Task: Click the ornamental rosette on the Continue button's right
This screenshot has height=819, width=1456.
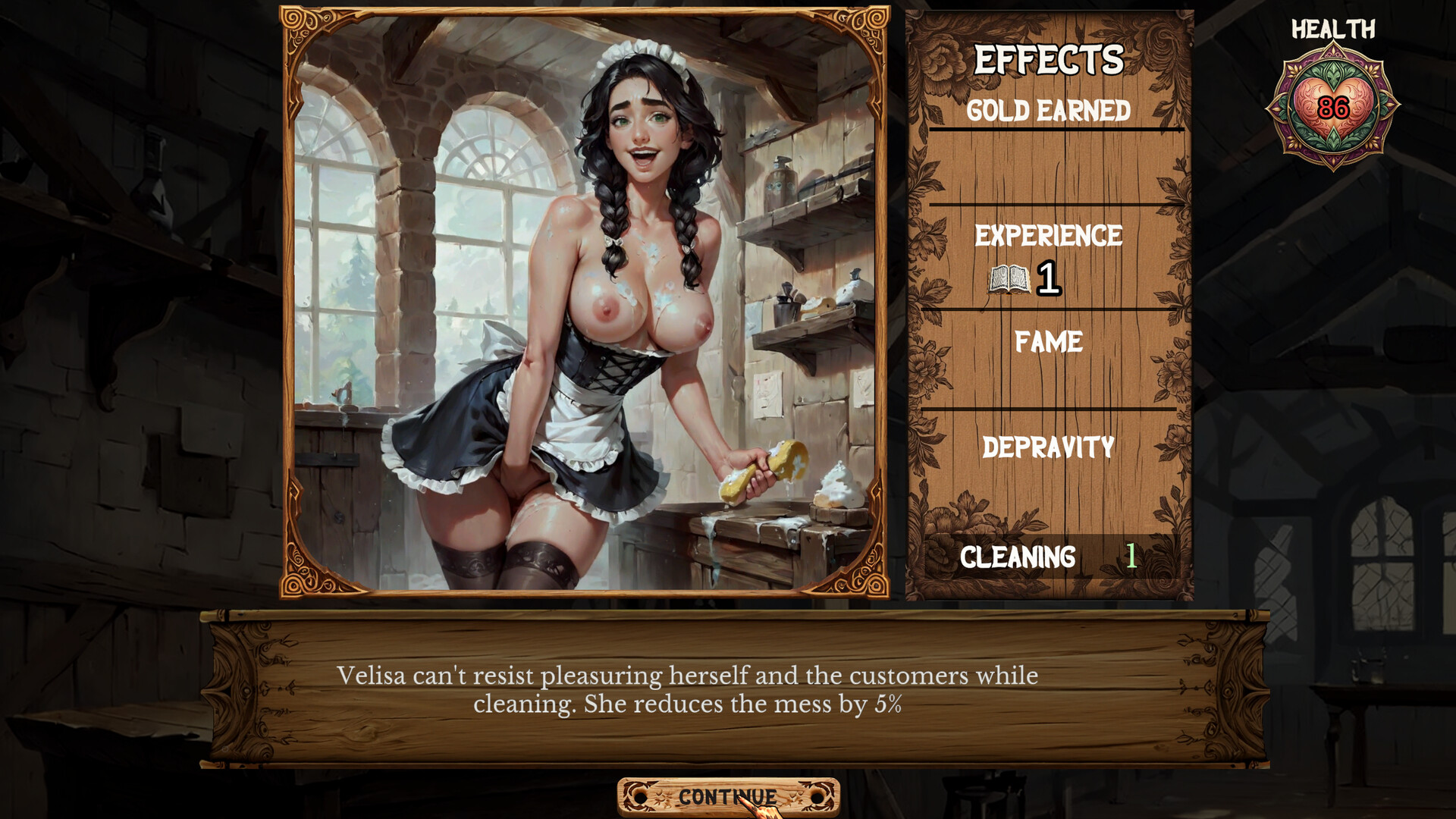Action: point(817,796)
